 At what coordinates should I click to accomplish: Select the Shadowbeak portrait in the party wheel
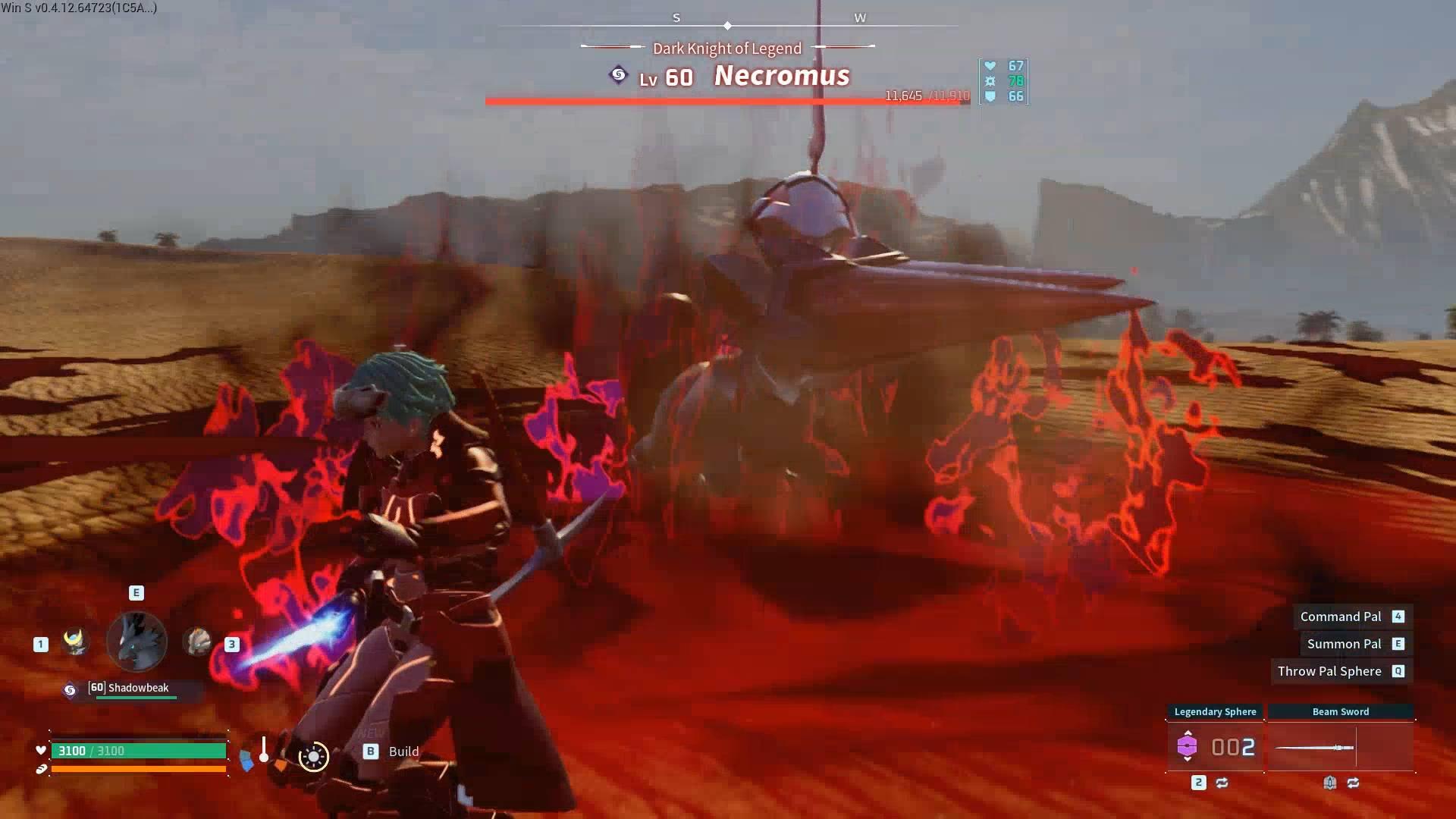(136, 642)
